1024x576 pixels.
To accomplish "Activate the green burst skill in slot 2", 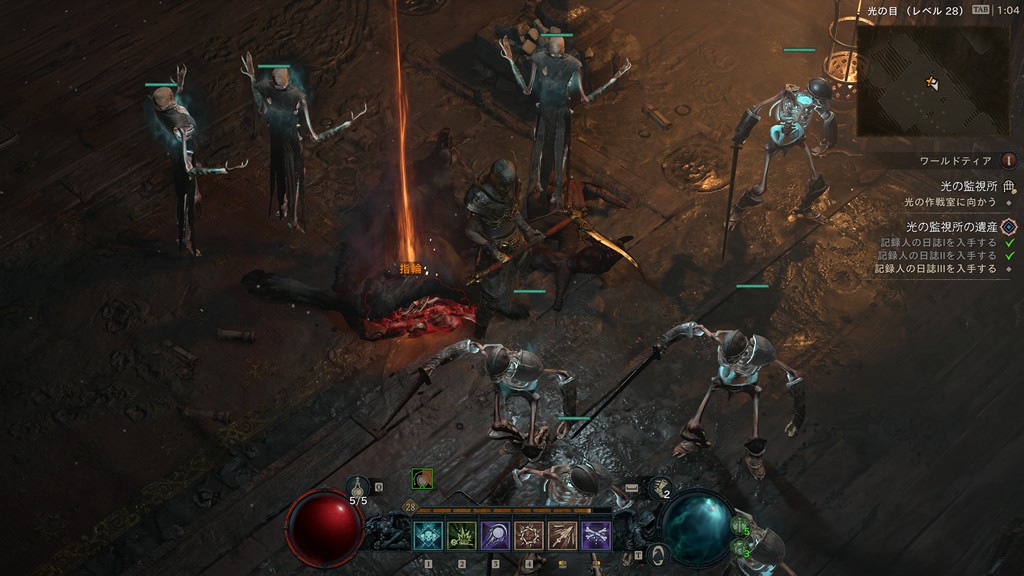I will tap(461, 536).
